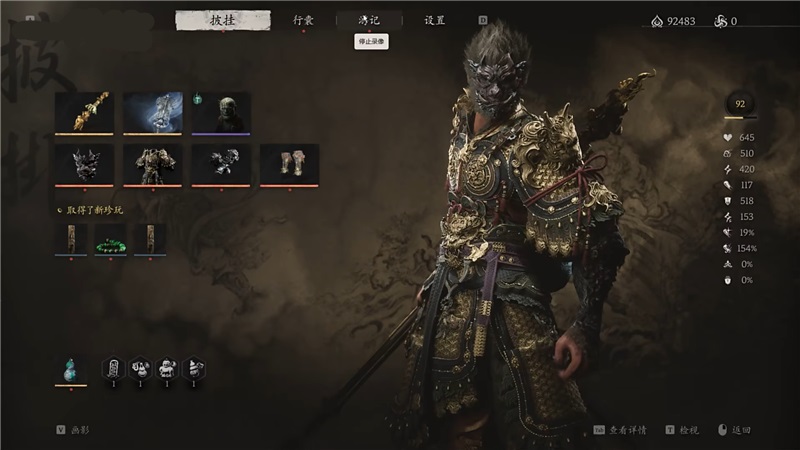
Task: Select the hexagonal gourd-and-pouch quick-item icon
Action: [x=140, y=370]
